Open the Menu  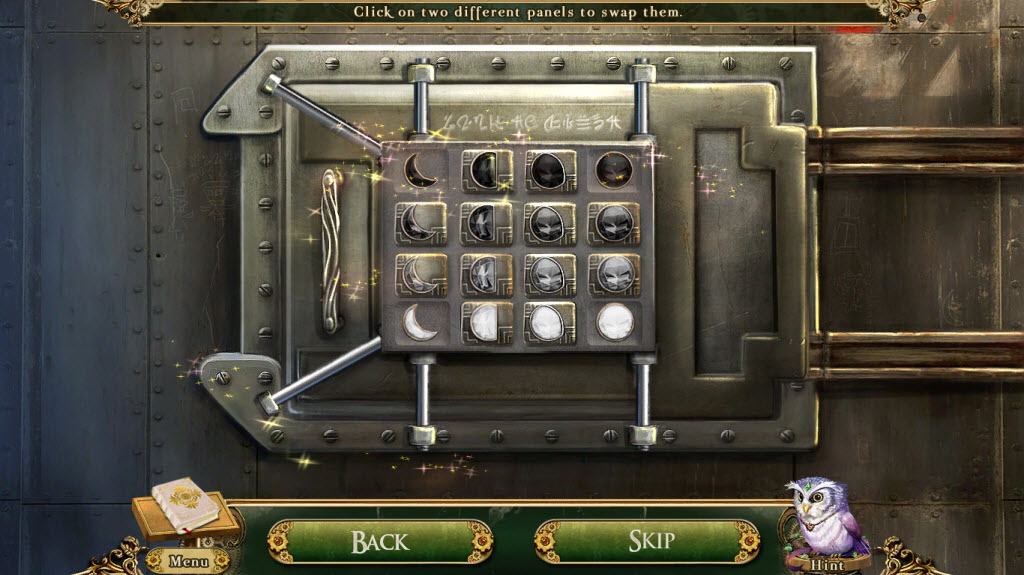(189, 560)
